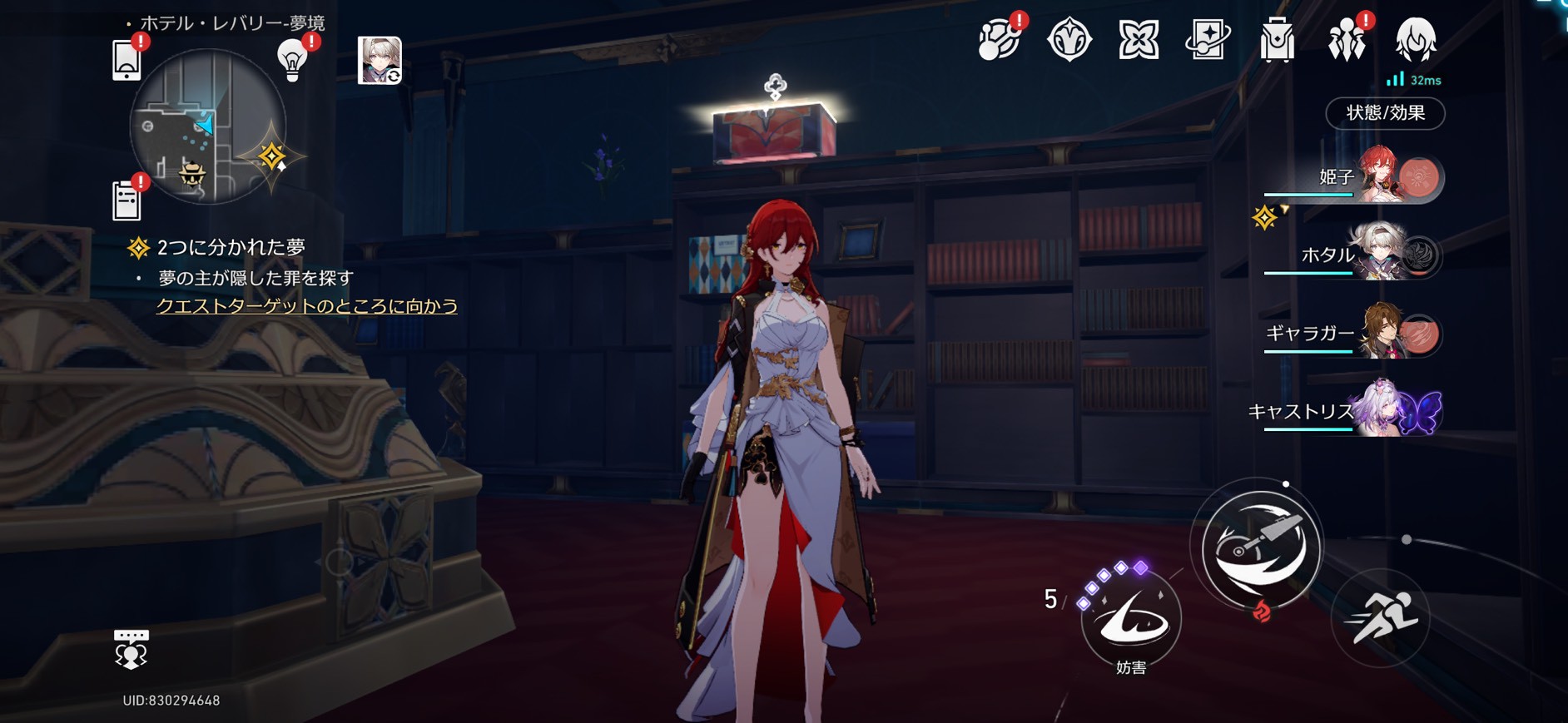
Task: Select the grey-haired character portrait
Action: point(380,60)
